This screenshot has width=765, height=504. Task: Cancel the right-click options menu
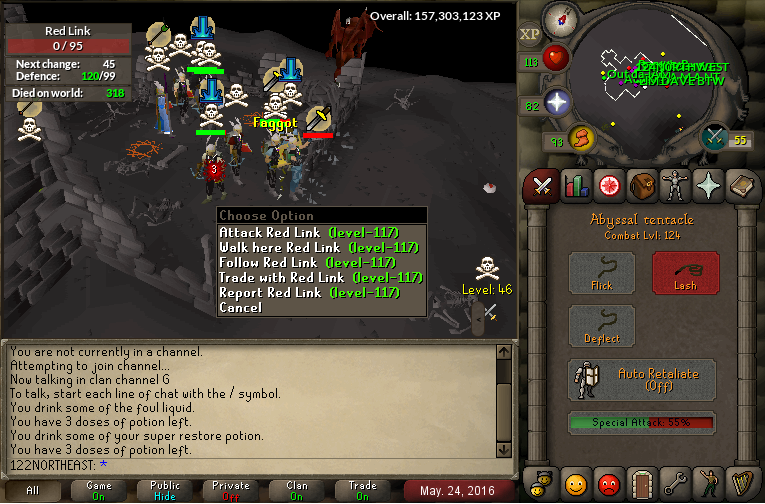[241, 307]
